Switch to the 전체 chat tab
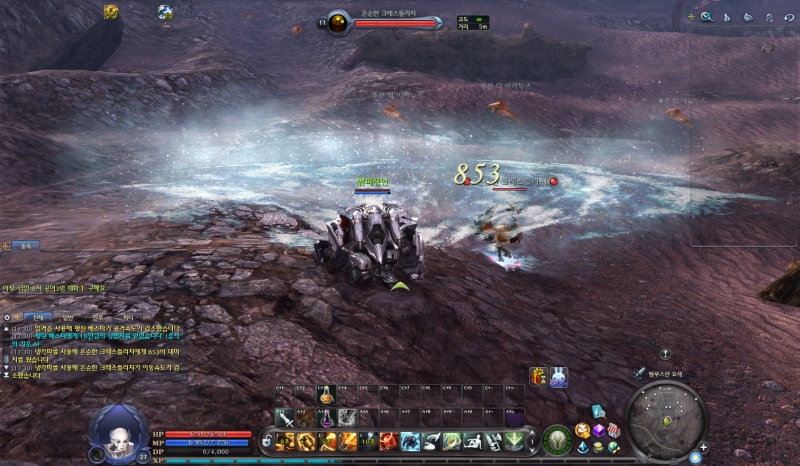Viewport: 800px width, 466px height. click(x=40, y=316)
